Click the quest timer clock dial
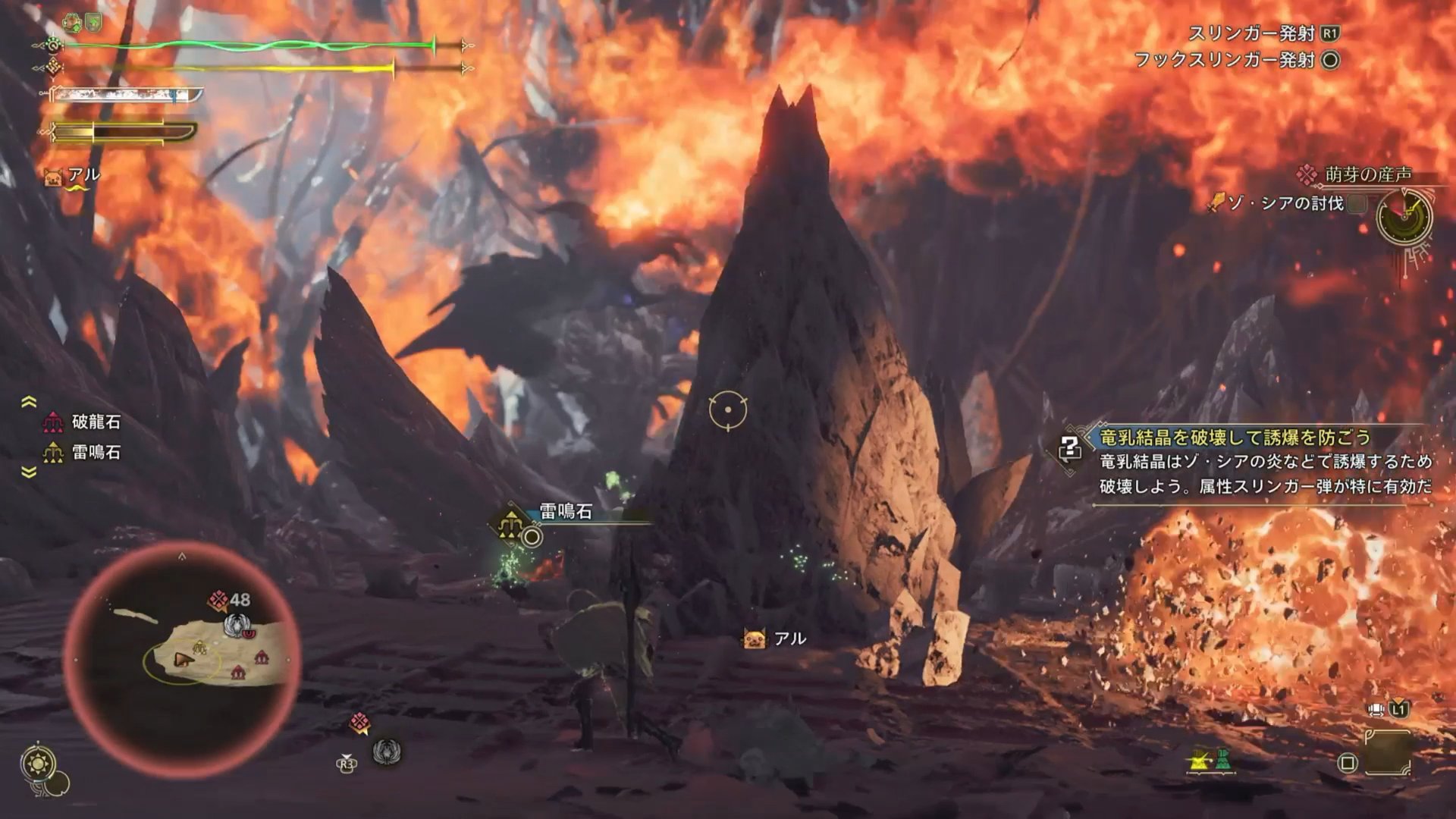Viewport: 1456px width, 819px height. pyautogui.click(x=1404, y=218)
